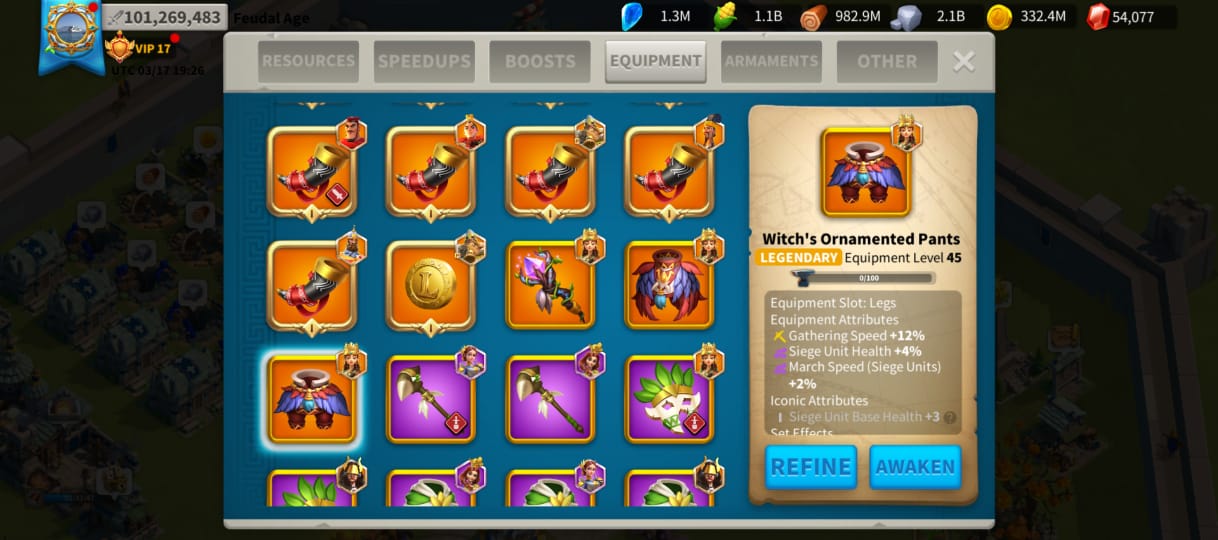Switch to the Armaments tab

tap(771, 61)
